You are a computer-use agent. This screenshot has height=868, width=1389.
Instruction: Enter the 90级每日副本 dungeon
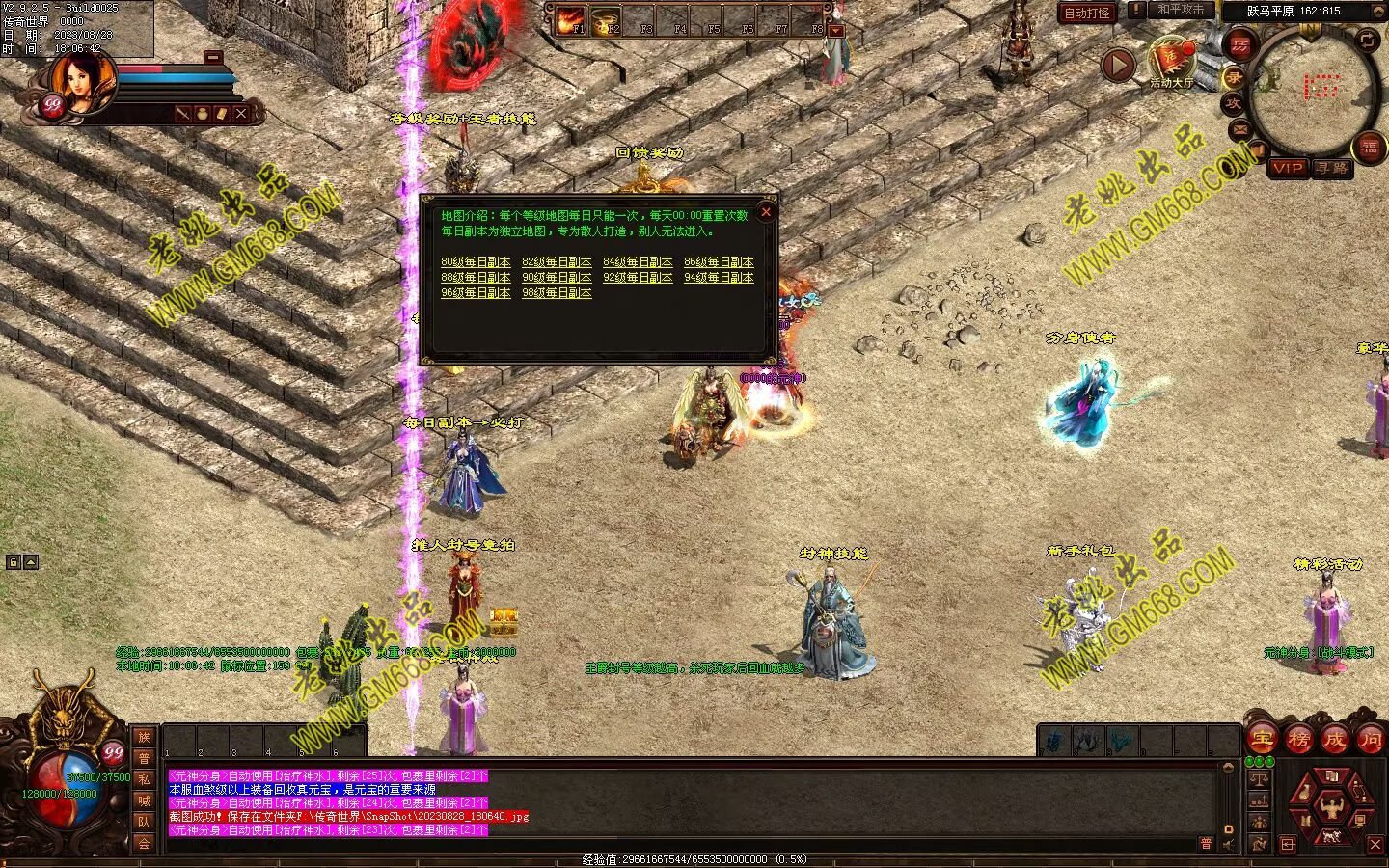557,277
